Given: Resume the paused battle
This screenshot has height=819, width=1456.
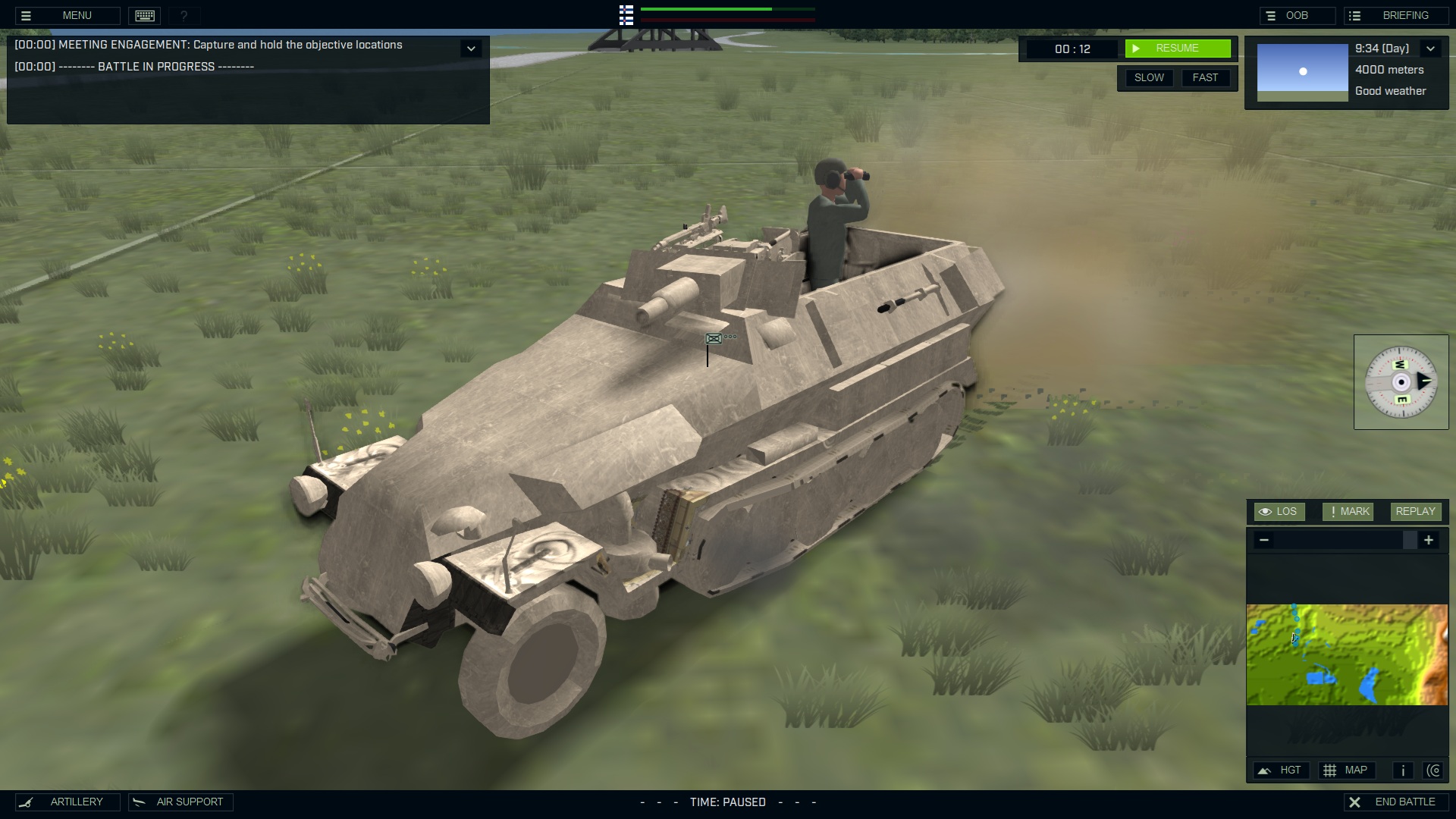Looking at the screenshot, I should pos(1177,48).
